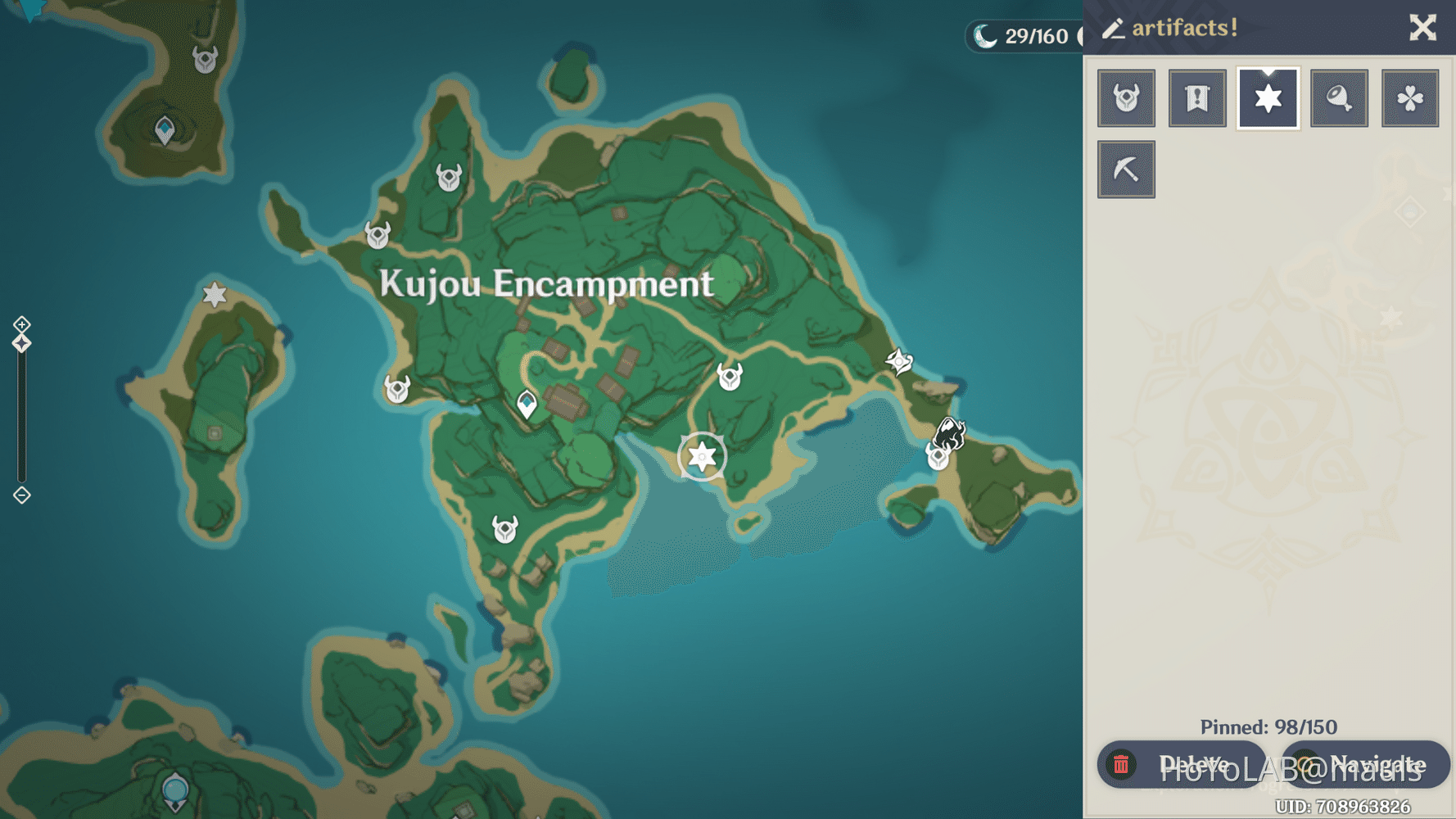Click the pencil icon beside 'artifacts!' title
This screenshot has width=1456, height=819.
pos(1112,27)
